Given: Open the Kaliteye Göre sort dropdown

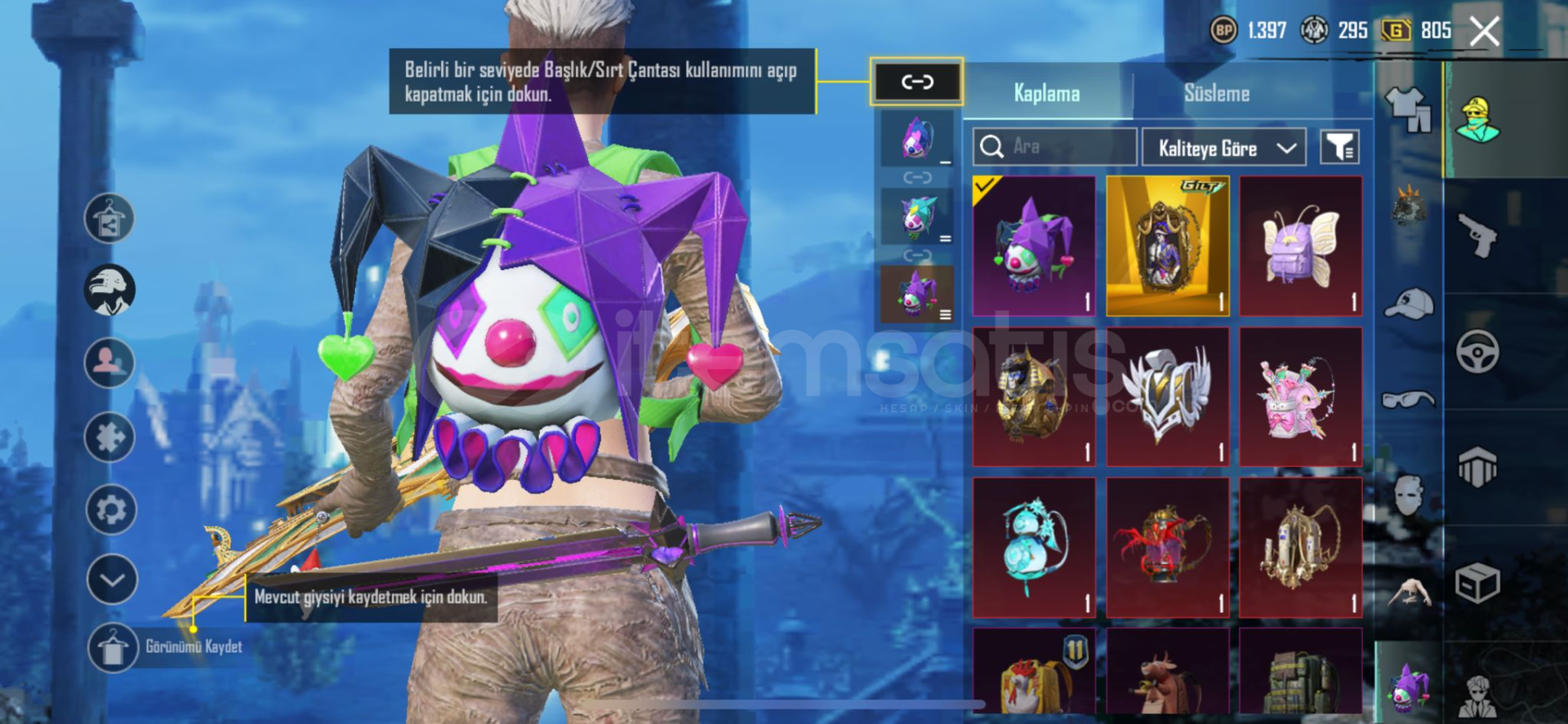Looking at the screenshot, I should (1224, 148).
